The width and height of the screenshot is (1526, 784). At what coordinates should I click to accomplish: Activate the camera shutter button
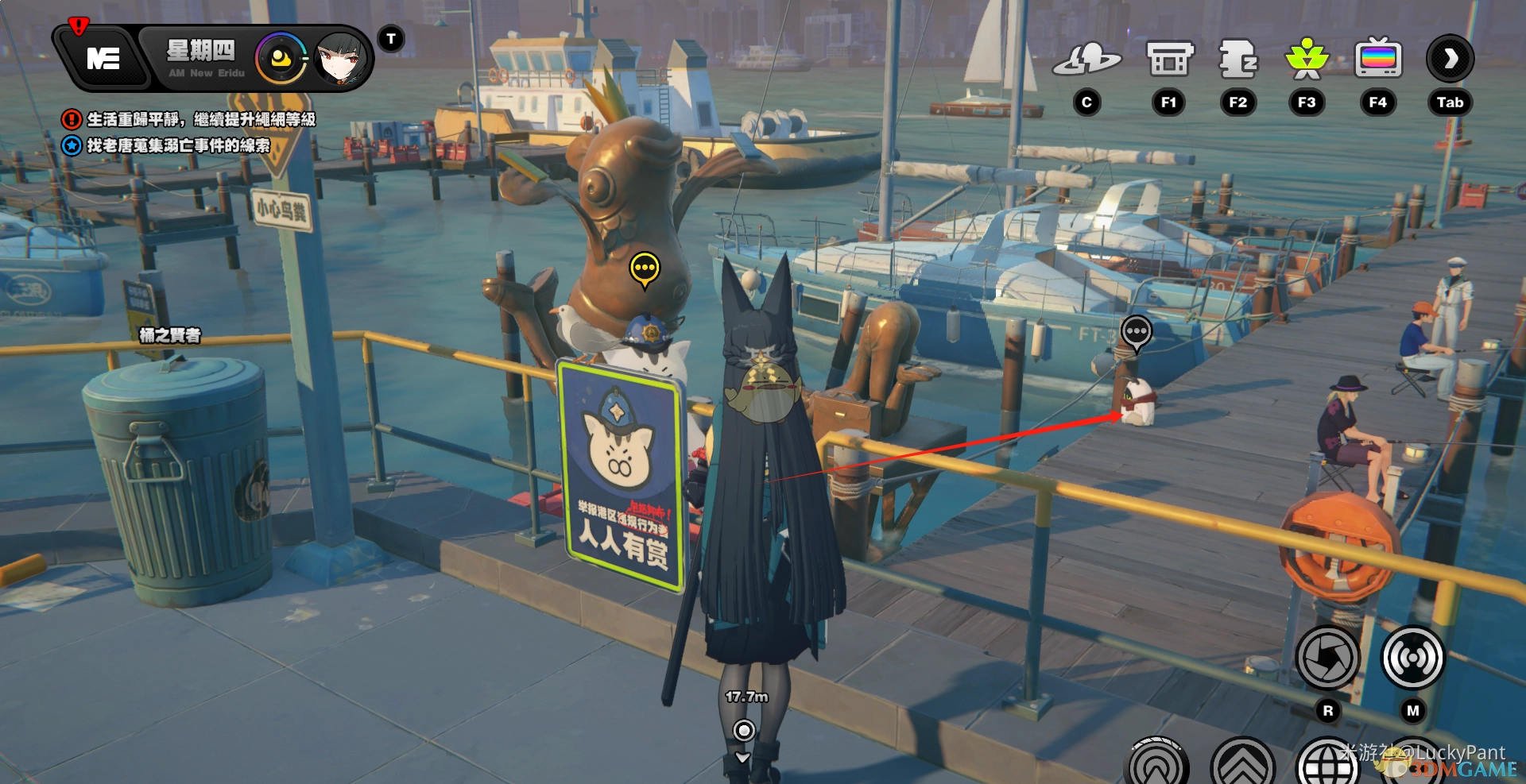point(1327,658)
